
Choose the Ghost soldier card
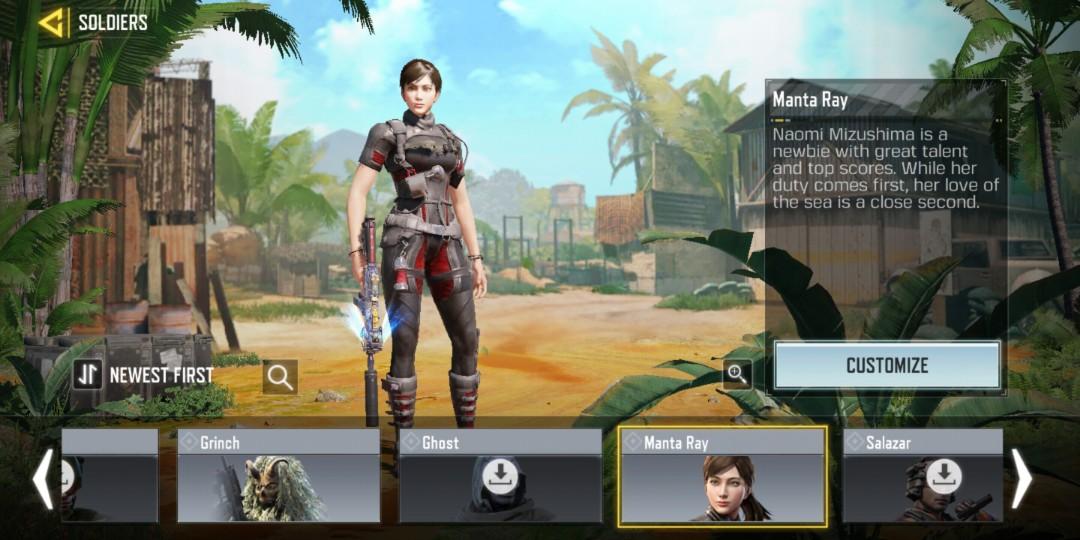[500, 476]
